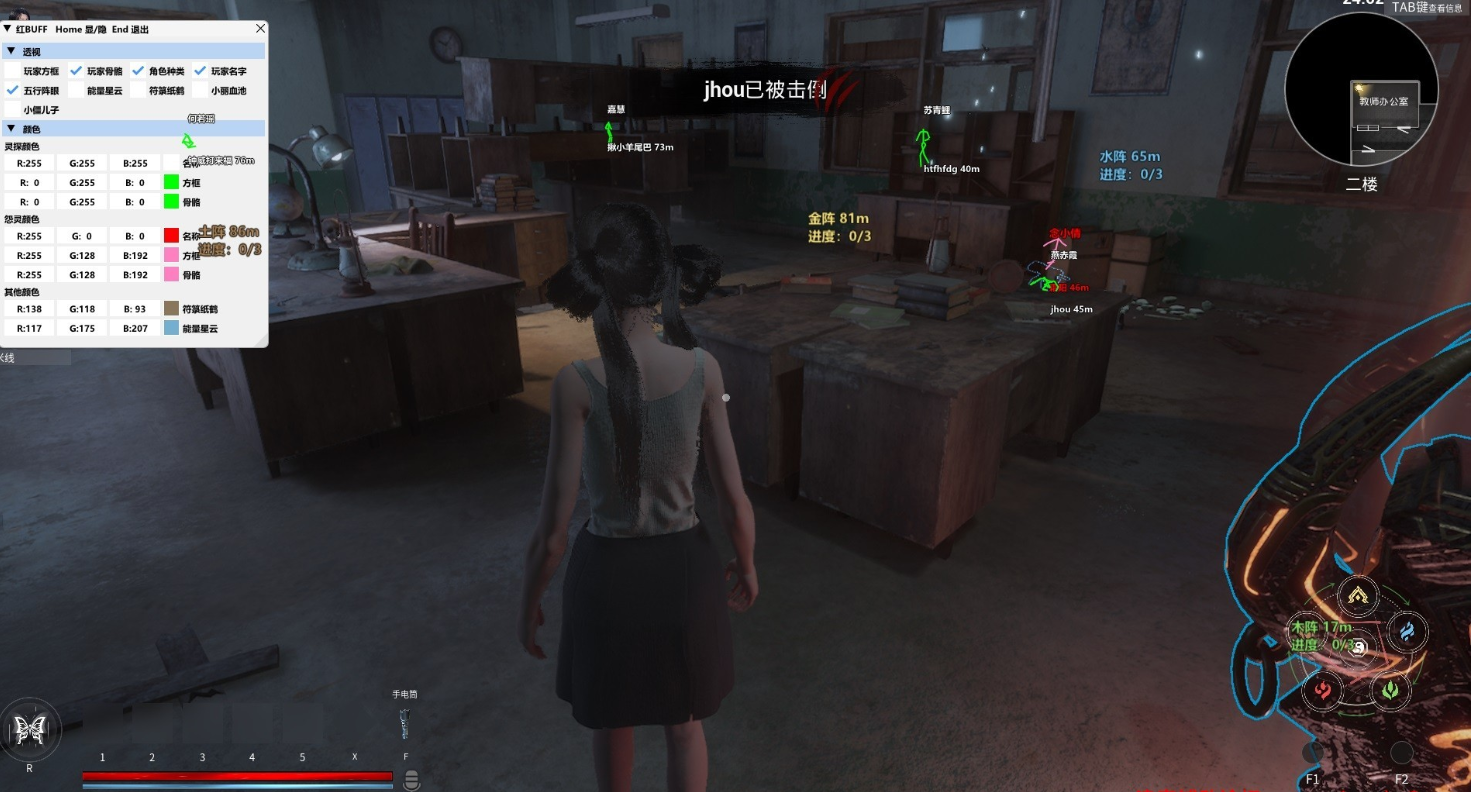1471x792 pixels.
Task: Disable the 五行阵眼 checkbox
Action: pyautogui.click(x=12, y=90)
